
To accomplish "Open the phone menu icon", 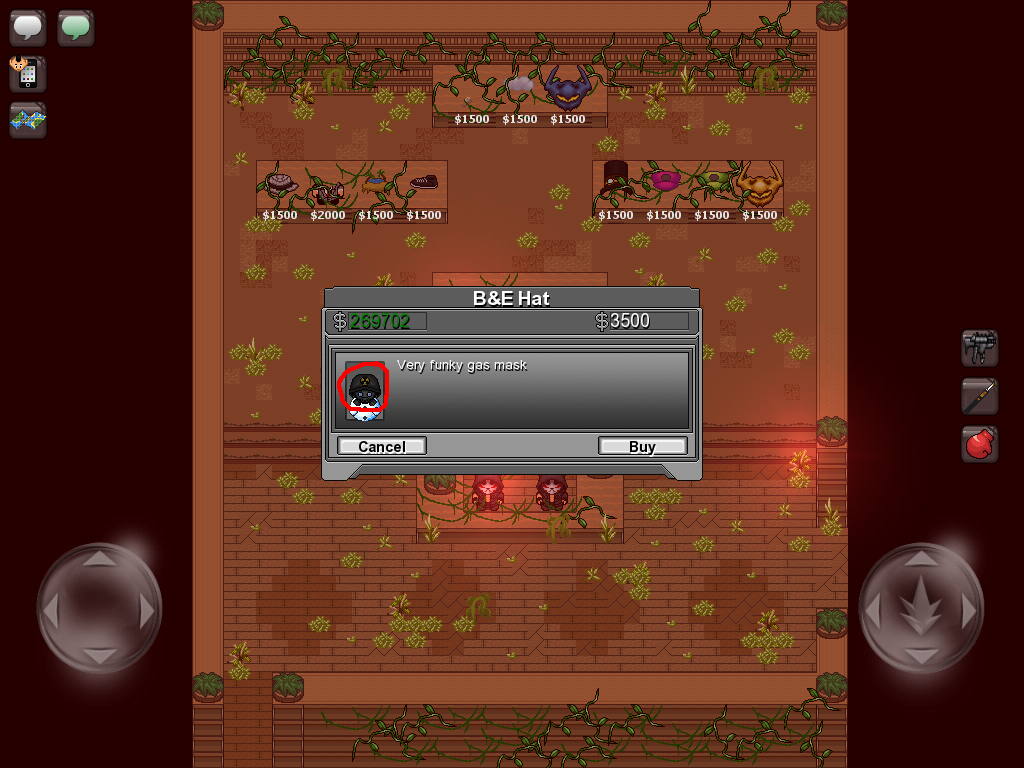I will (27, 74).
